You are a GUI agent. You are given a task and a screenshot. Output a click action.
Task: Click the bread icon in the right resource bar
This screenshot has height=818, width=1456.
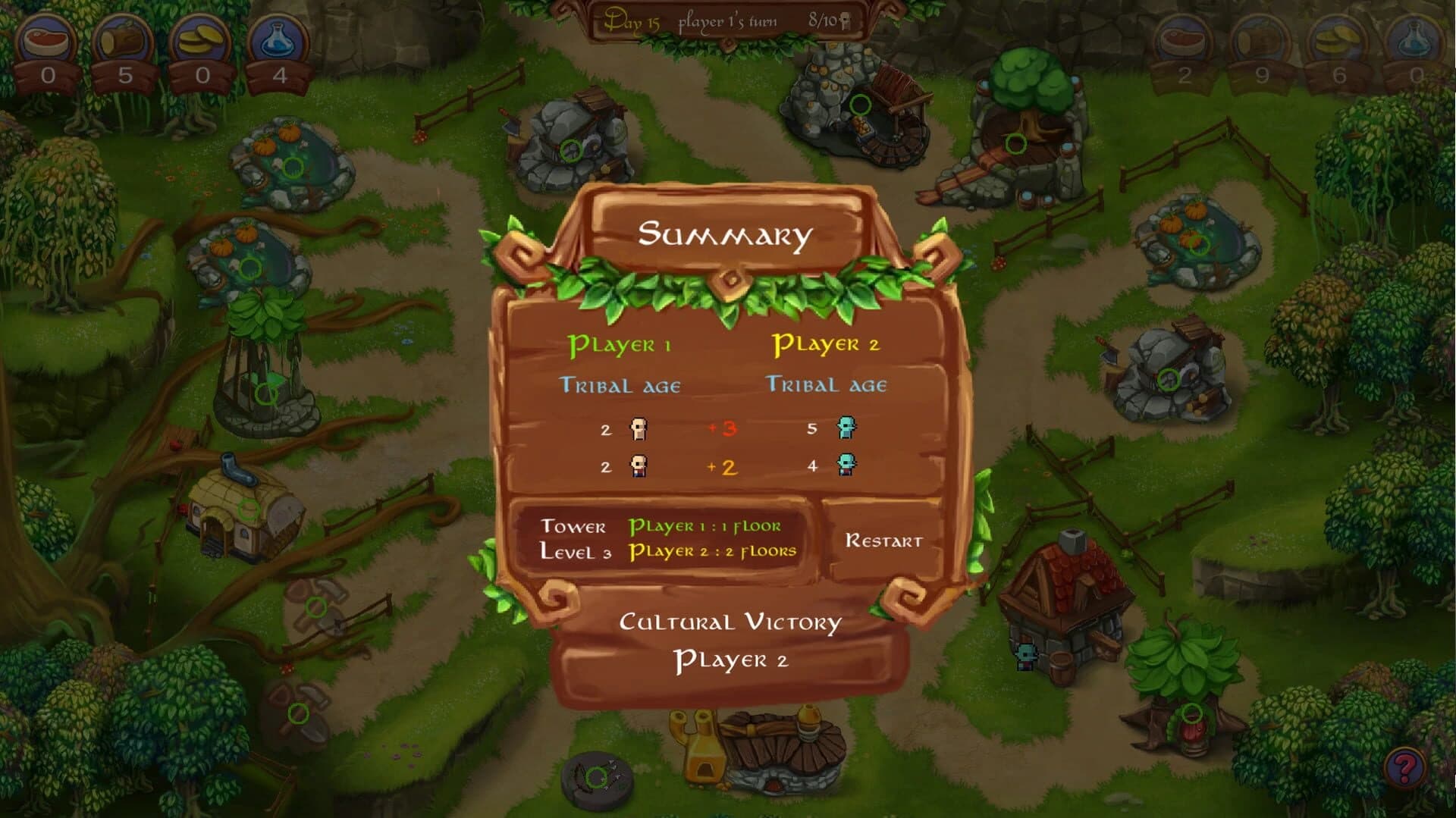[x=1263, y=38]
